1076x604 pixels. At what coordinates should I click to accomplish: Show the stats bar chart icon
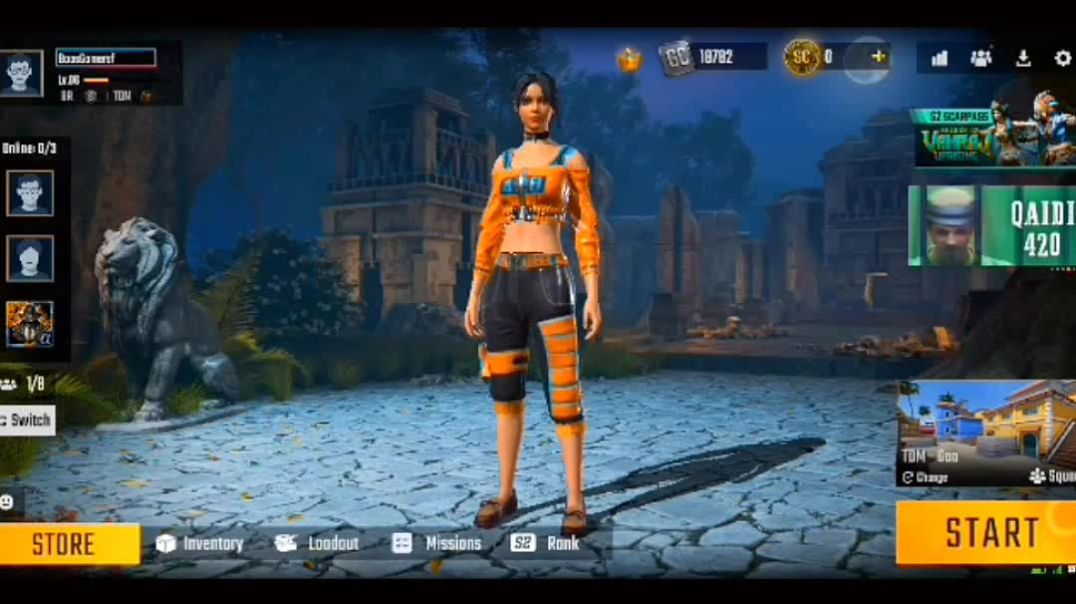pyautogui.click(x=939, y=58)
